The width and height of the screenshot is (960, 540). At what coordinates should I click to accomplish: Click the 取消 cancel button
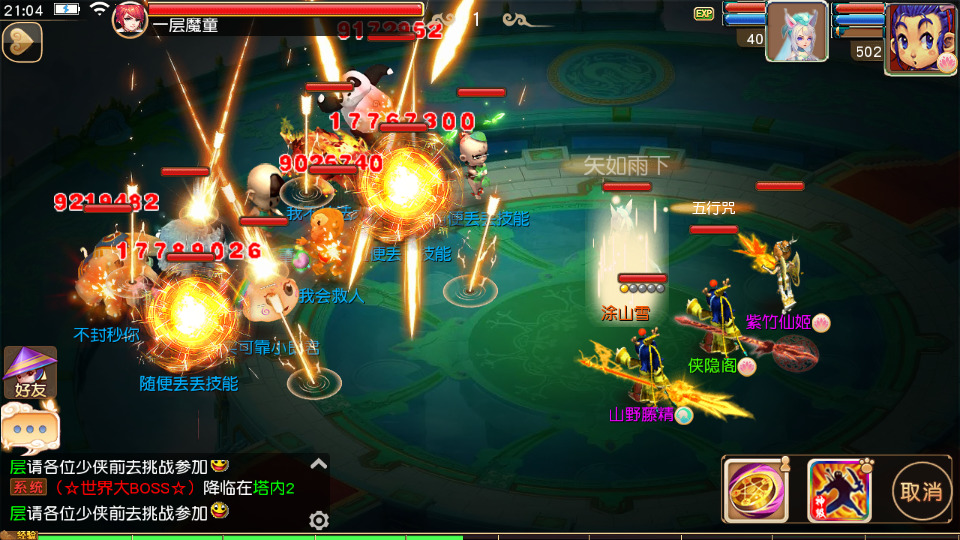coord(920,491)
